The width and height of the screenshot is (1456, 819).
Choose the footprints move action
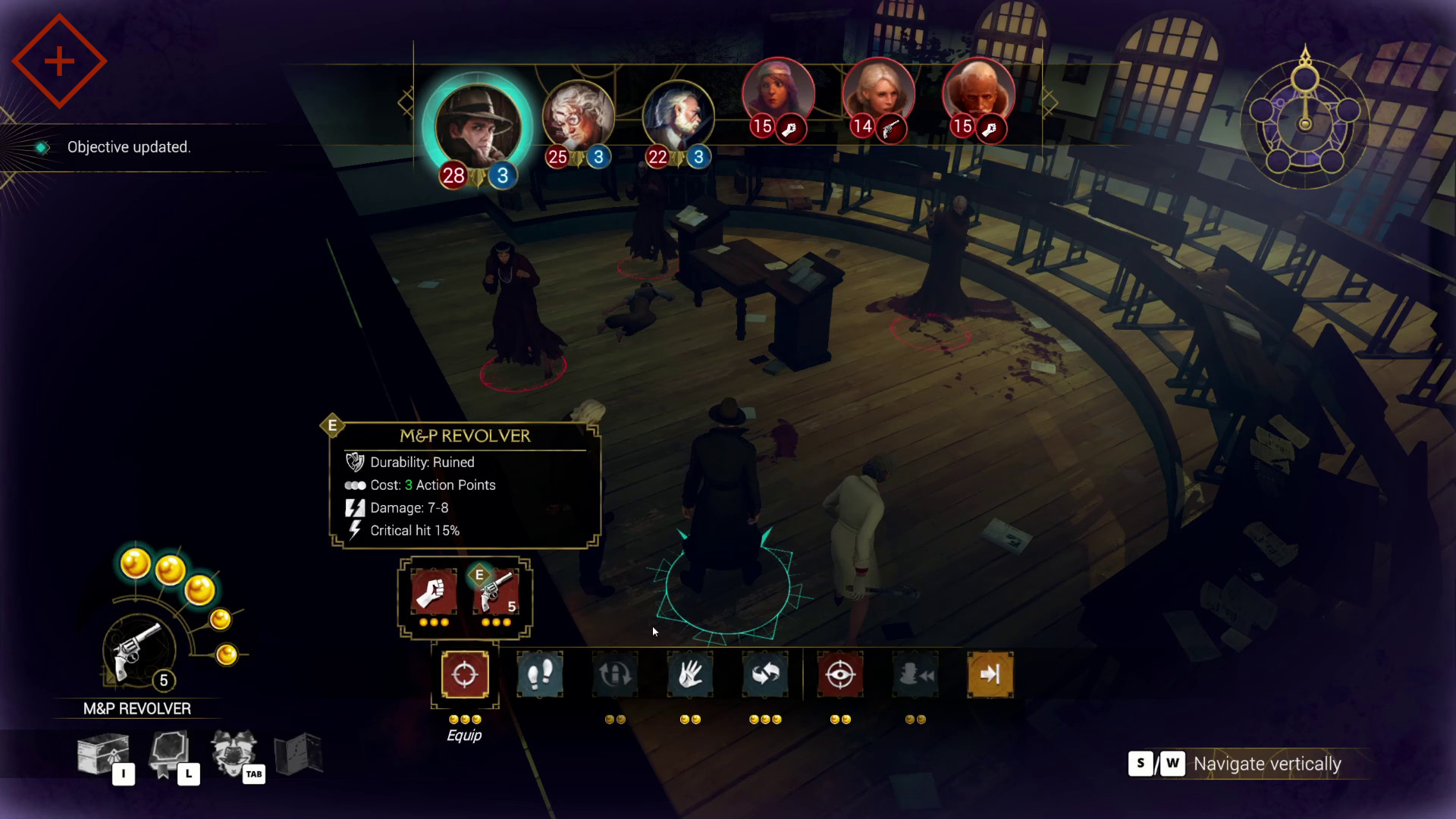(540, 674)
